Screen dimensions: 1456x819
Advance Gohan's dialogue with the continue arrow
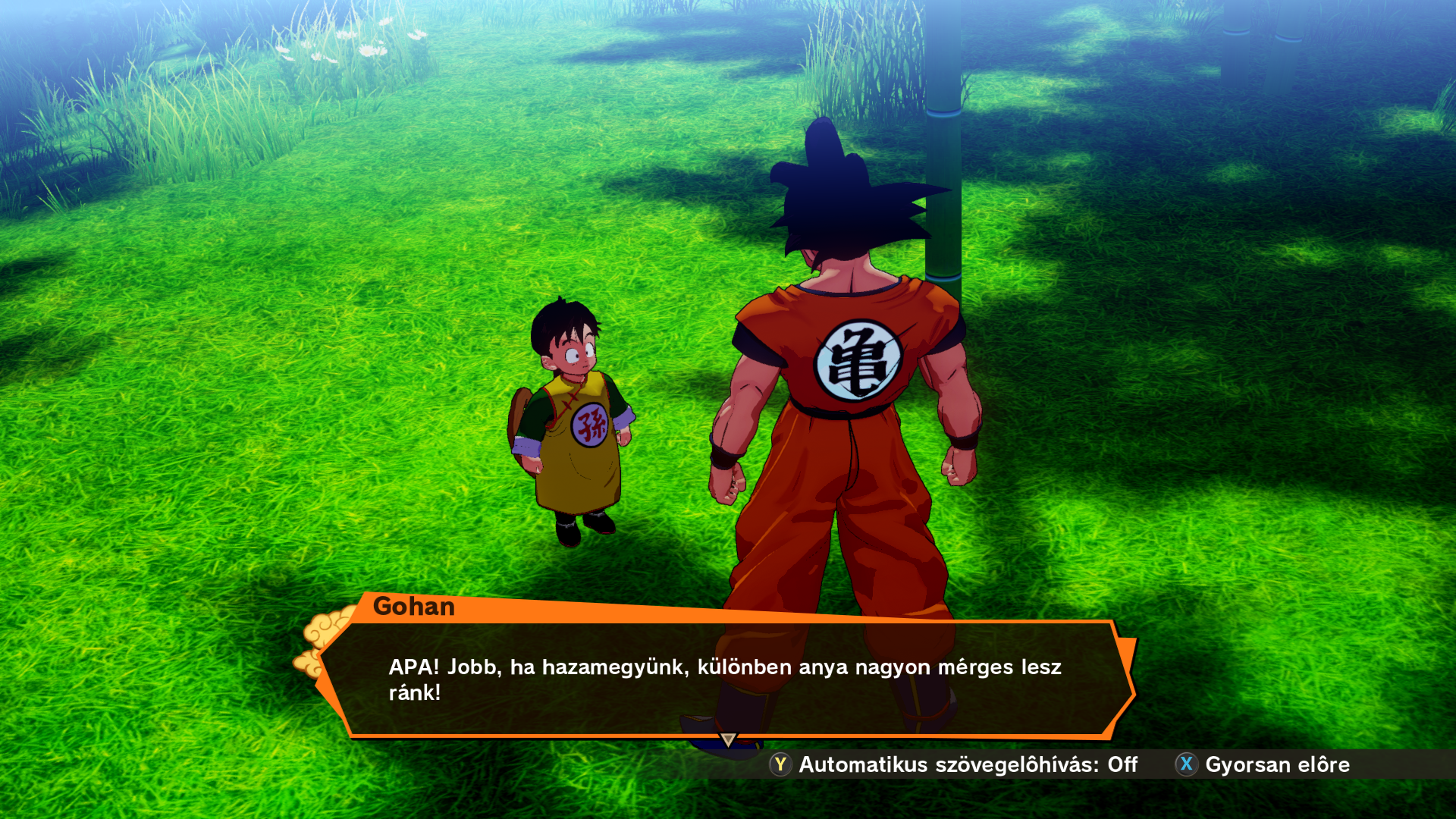[728, 739]
